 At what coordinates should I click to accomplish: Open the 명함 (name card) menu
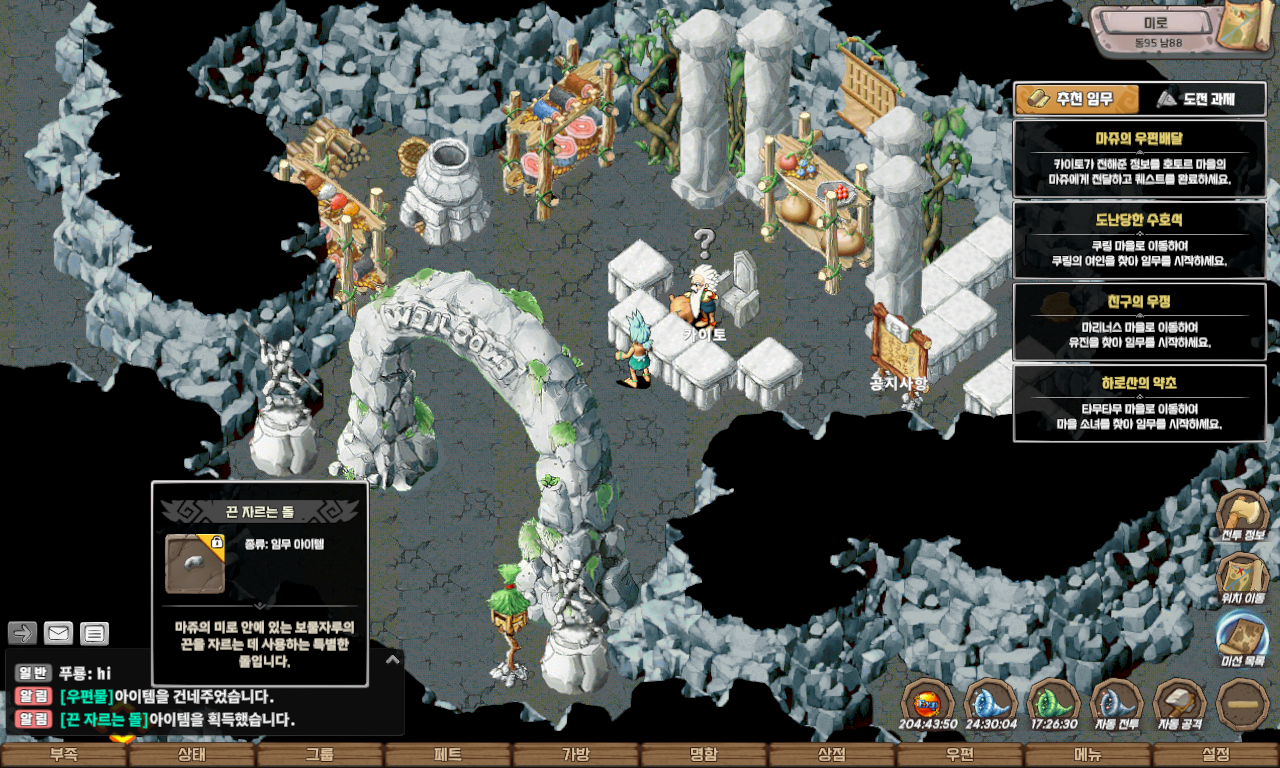tap(704, 755)
